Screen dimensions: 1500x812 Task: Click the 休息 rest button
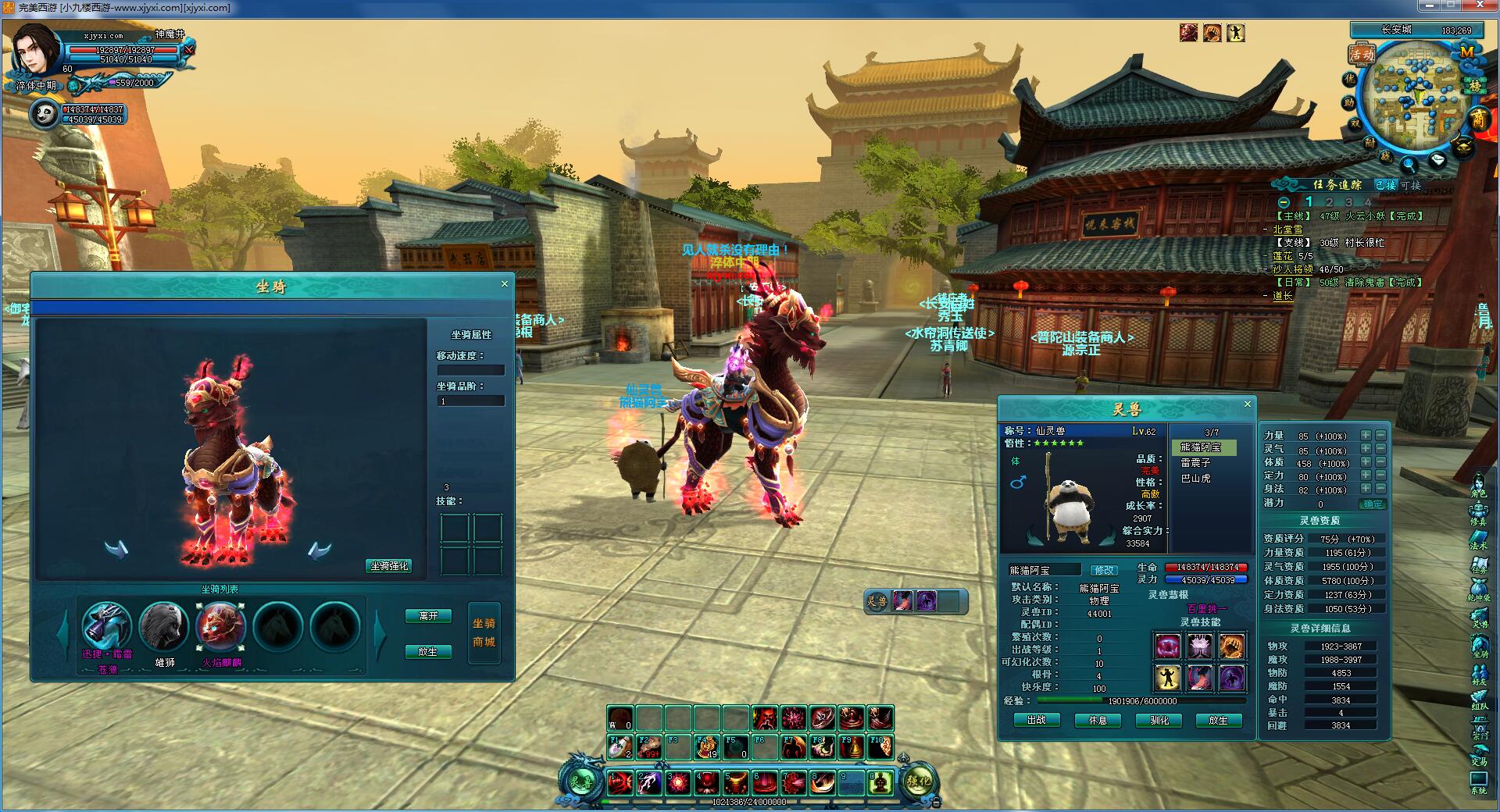pos(1098,720)
